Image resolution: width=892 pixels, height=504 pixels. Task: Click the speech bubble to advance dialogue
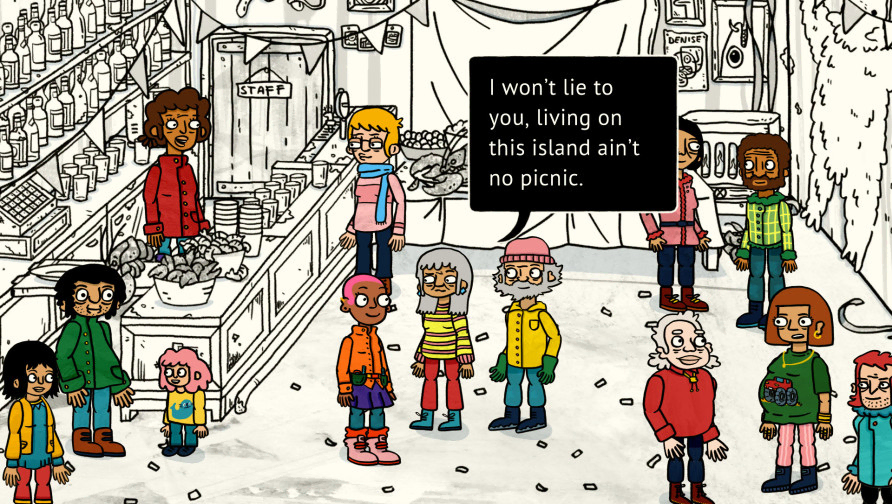(x=572, y=134)
